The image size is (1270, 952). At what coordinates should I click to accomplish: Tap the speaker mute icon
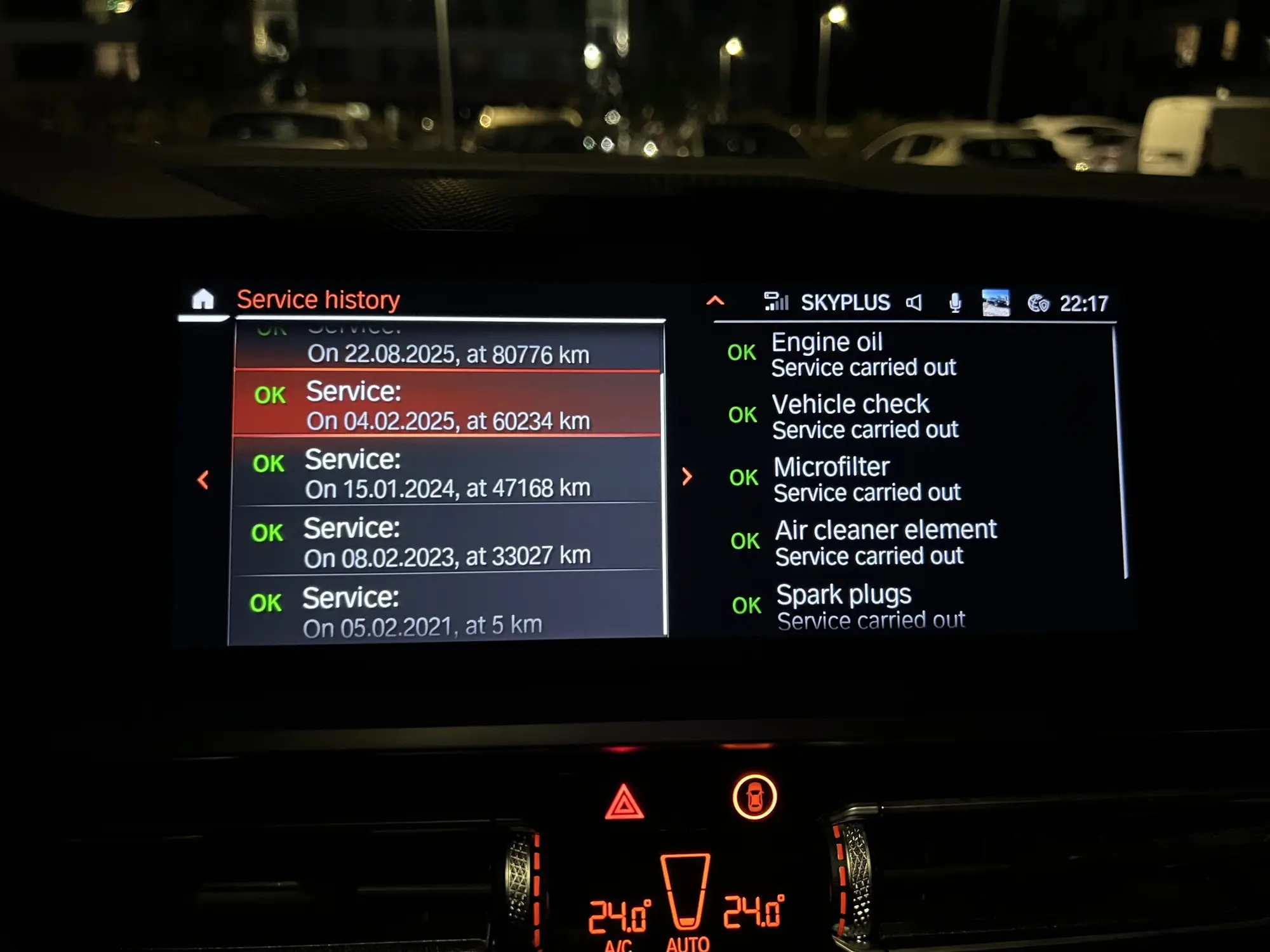(914, 303)
